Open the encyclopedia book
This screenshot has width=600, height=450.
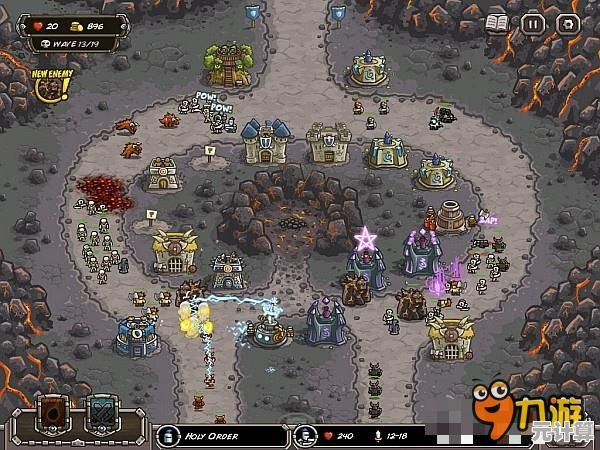point(498,22)
